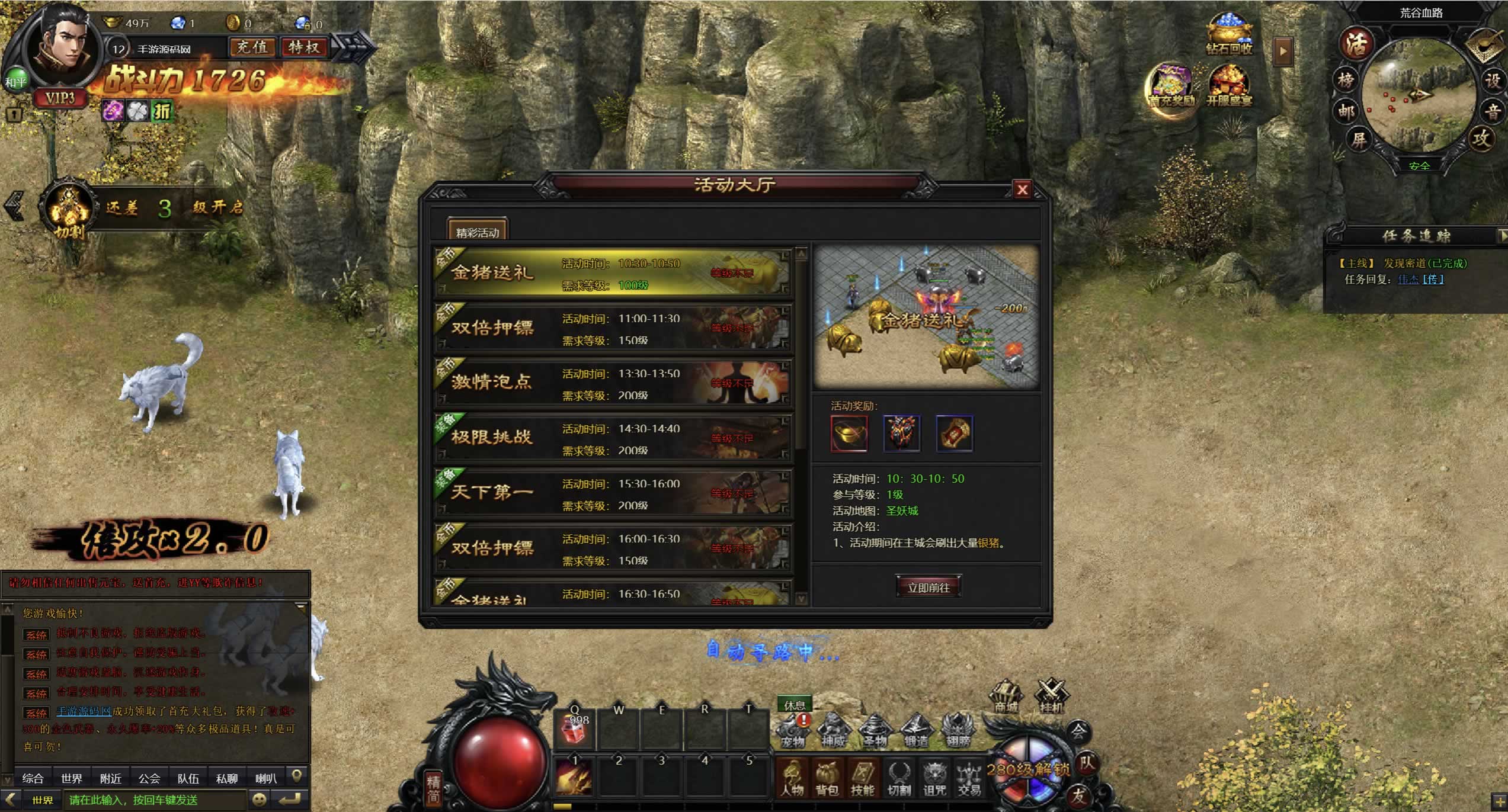Open the 邮 mail button beside minimap

[x=1346, y=111]
